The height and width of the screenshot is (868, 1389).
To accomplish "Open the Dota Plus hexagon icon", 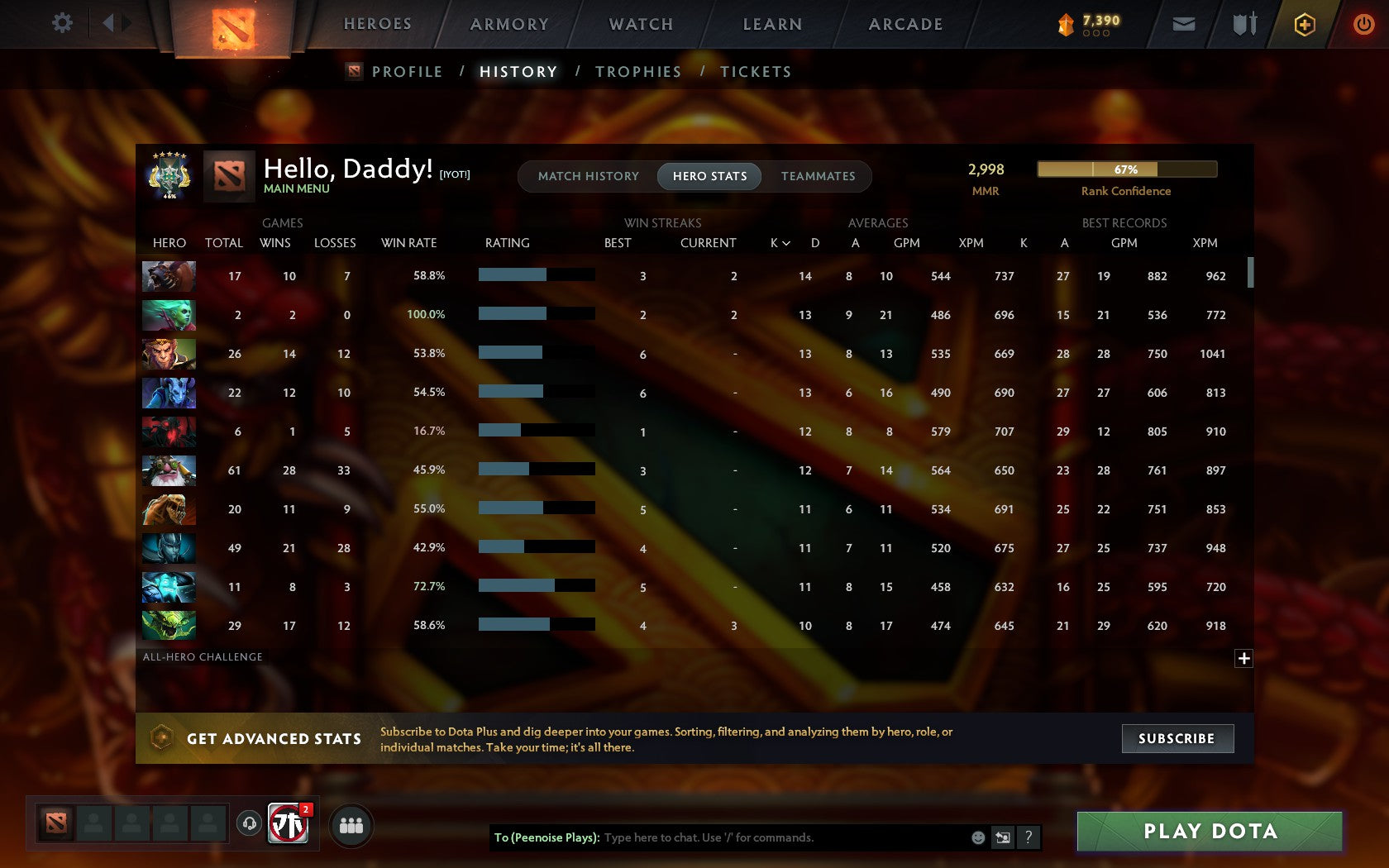I will [x=1305, y=24].
